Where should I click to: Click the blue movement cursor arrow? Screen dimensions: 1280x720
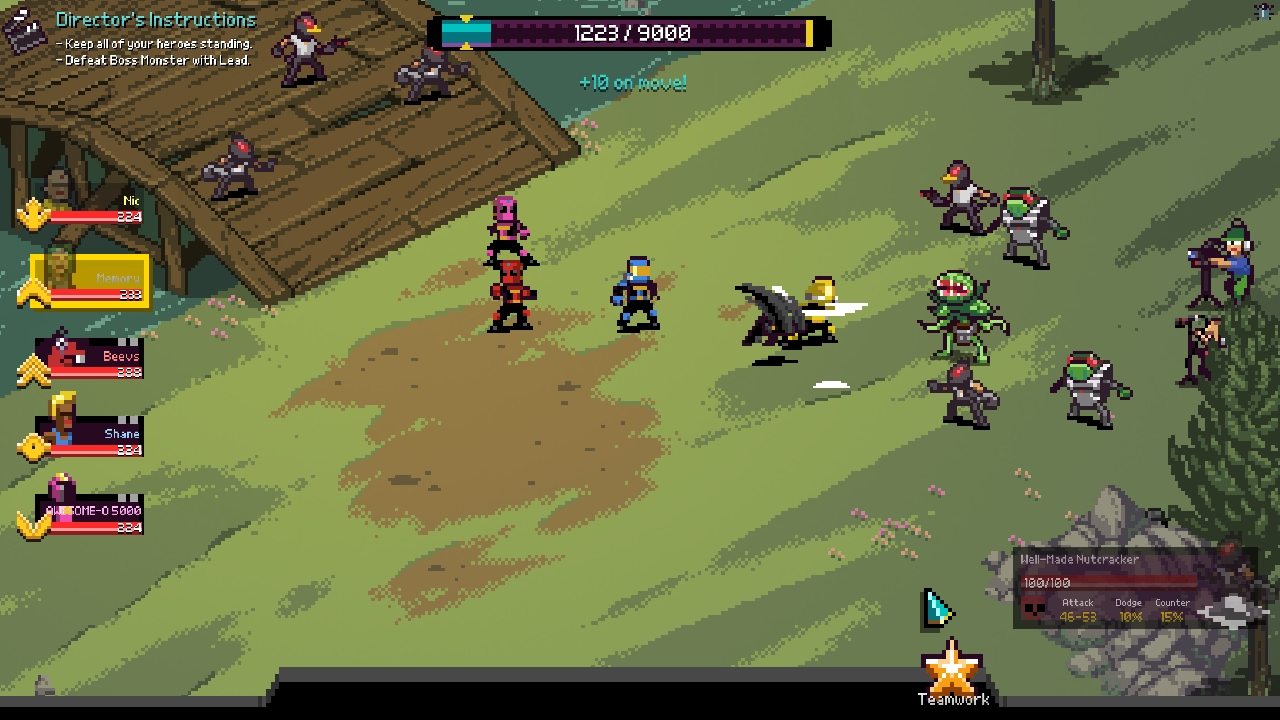[x=933, y=608]
